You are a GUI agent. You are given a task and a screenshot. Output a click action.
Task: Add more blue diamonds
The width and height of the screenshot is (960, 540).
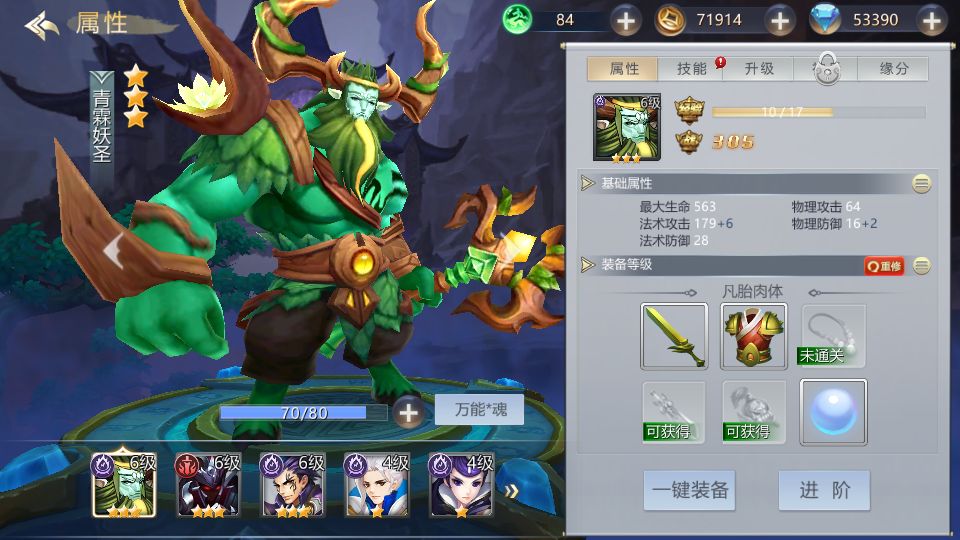point(932,19)
